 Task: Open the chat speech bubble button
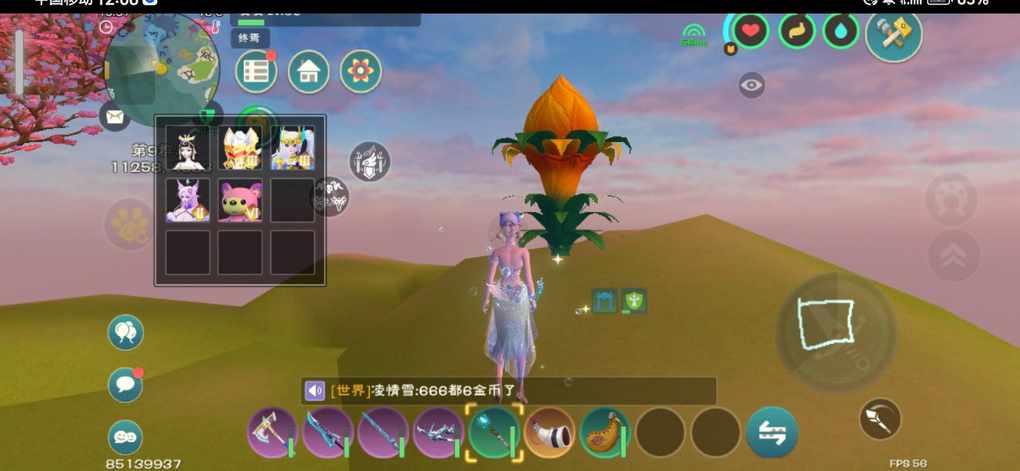click(x=125, y=384)
